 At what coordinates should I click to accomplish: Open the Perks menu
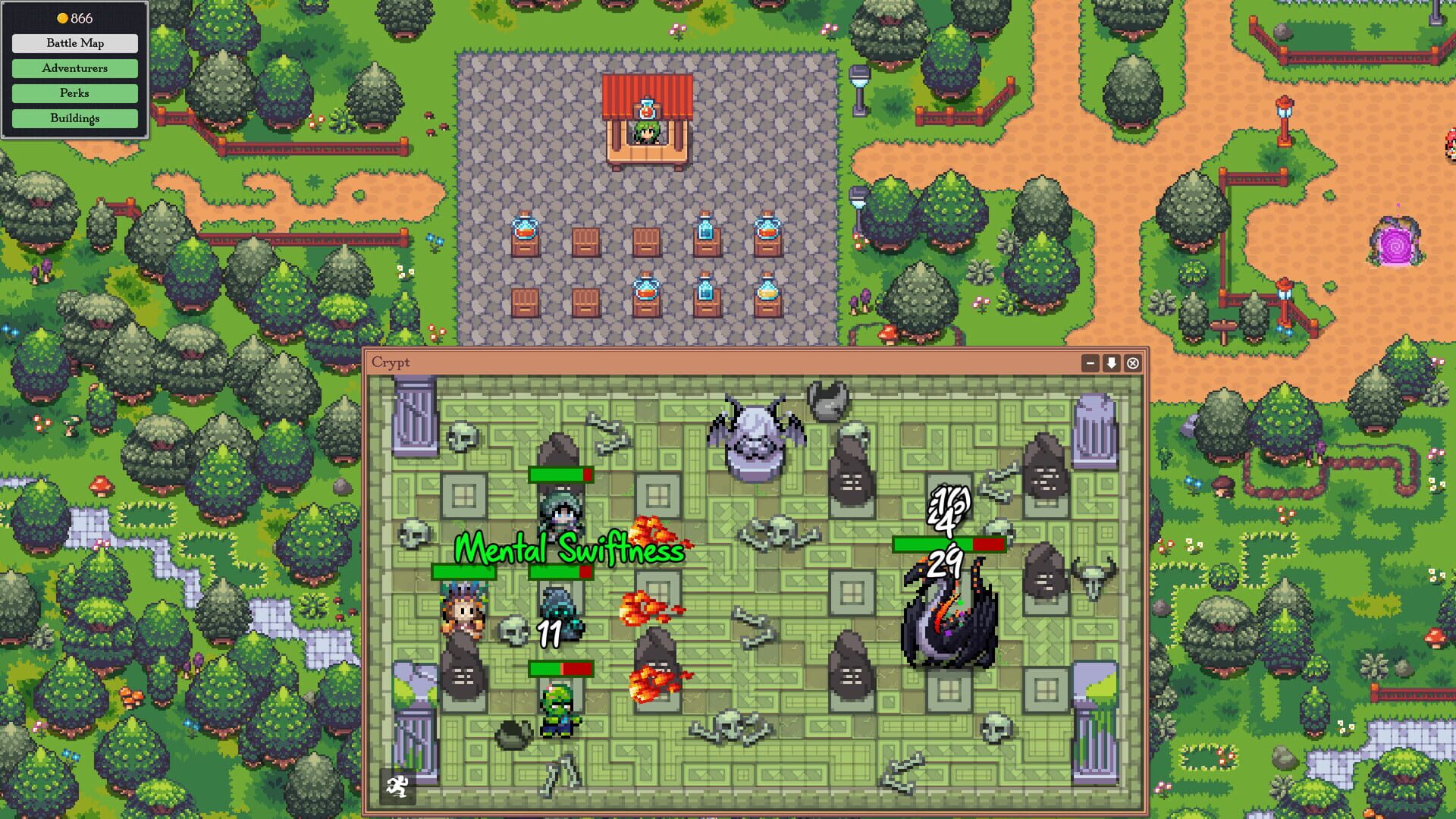coord(74,93)
